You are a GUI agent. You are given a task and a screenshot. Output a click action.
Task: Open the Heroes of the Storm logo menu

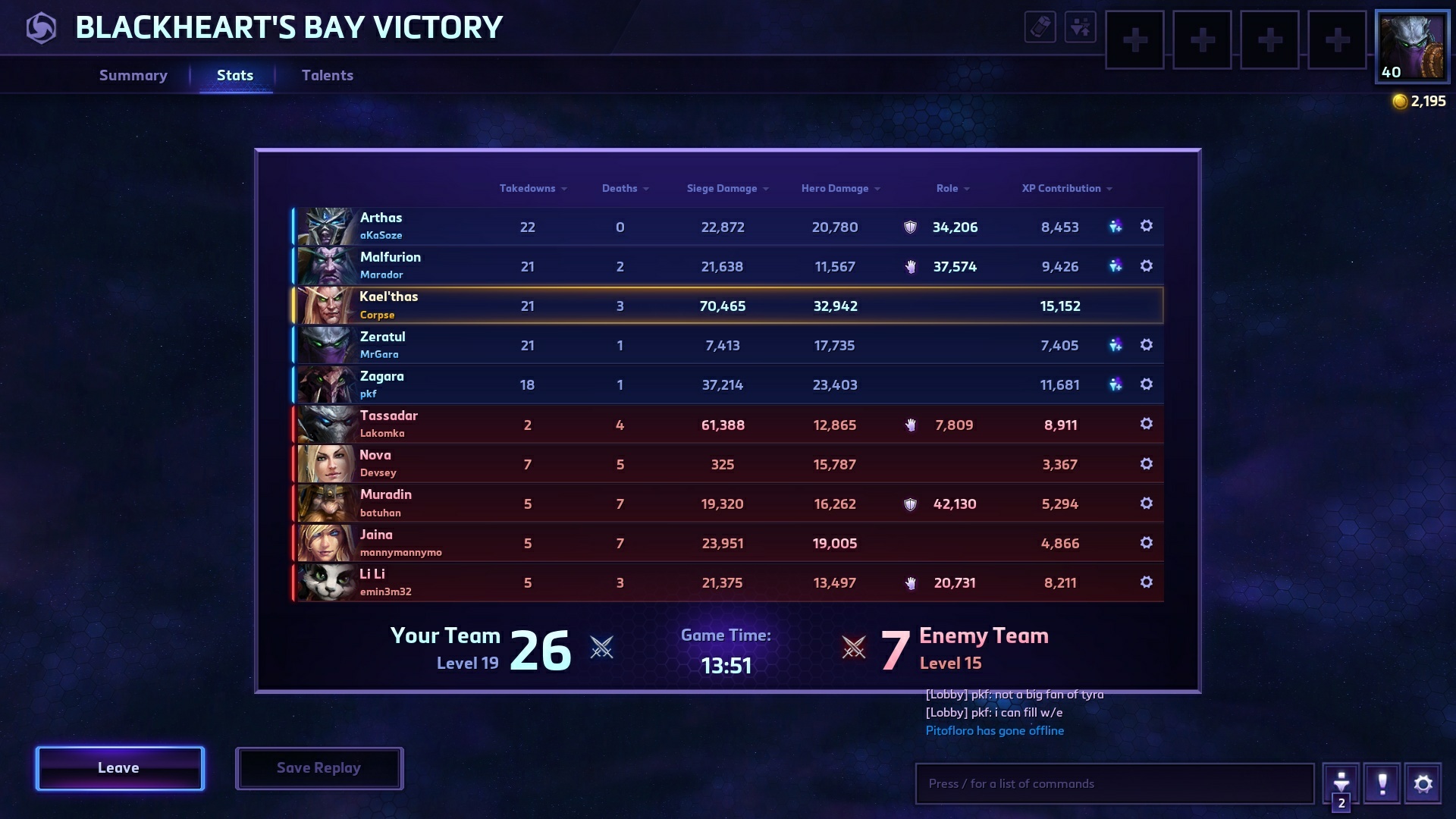(x=41, y=28)
